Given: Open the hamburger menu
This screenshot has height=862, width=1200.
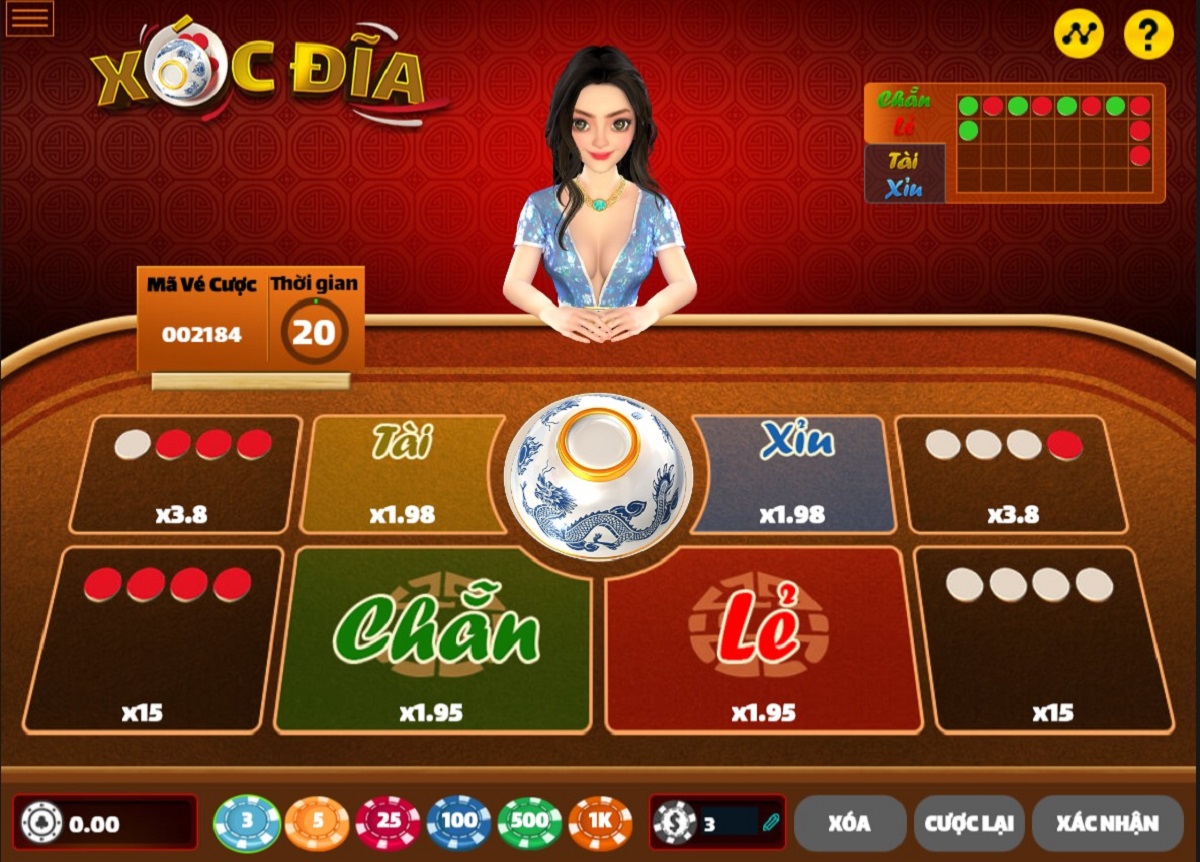Looking at the screenshot, I should pyautogui.click(x=29, y=18).
